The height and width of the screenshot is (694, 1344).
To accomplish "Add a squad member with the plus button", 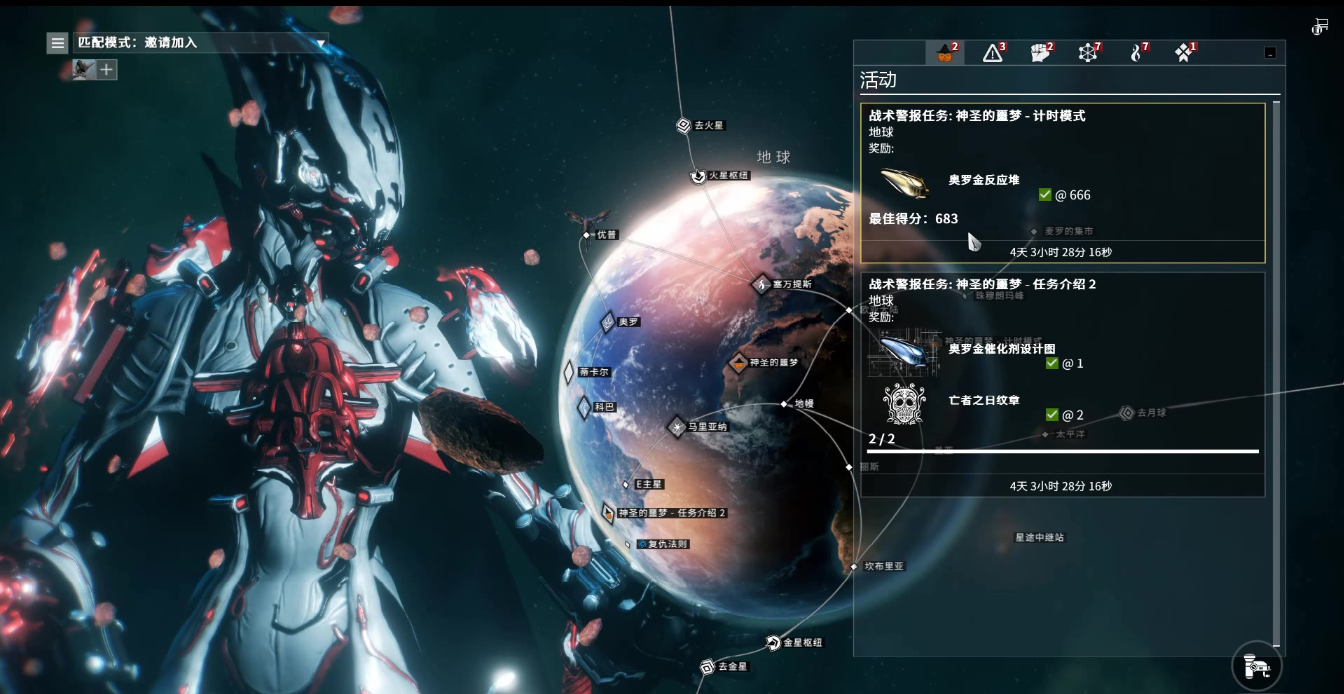I will 107,70.
